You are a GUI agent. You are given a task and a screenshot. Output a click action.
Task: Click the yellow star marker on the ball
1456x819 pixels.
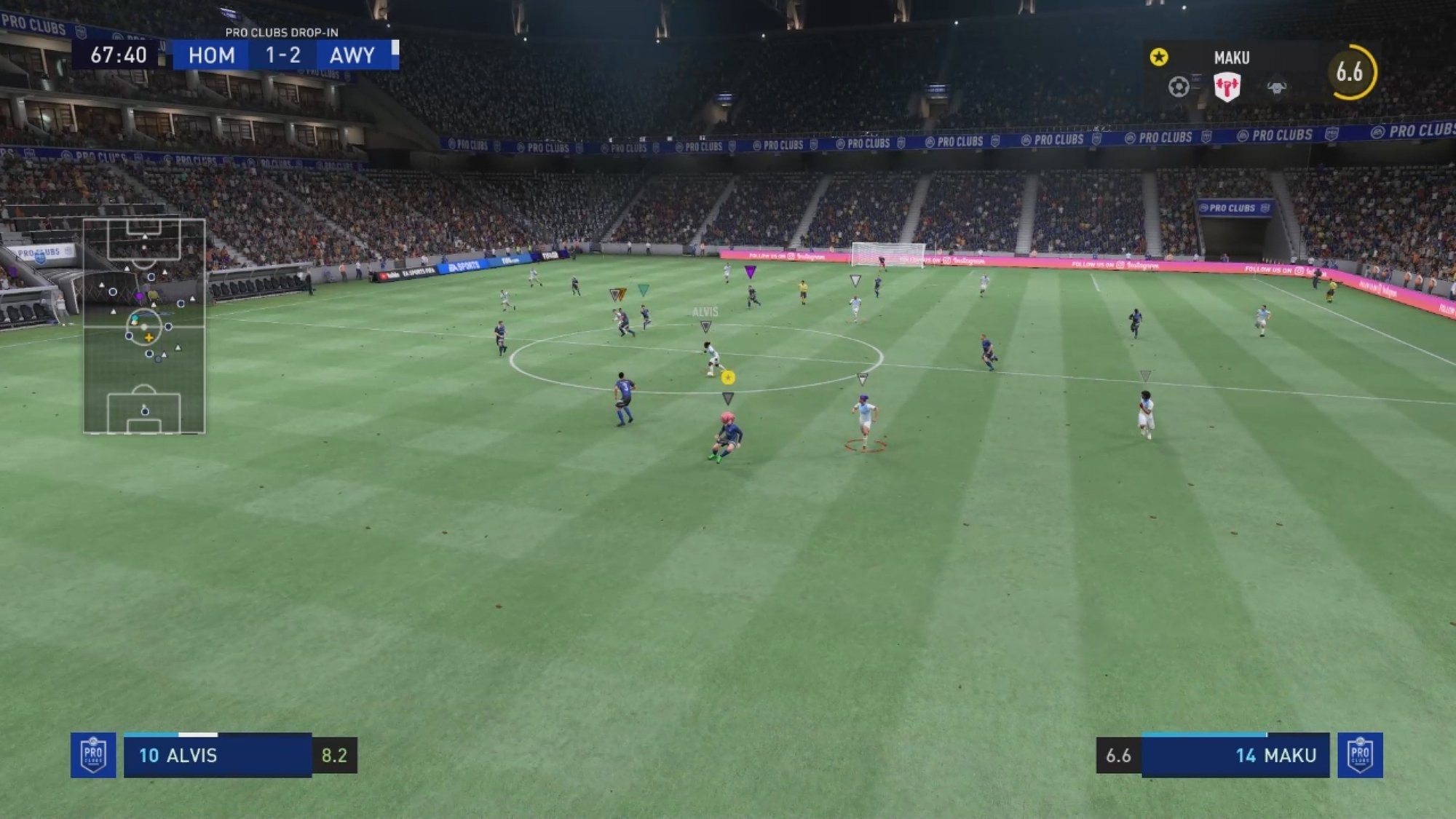click(728, 377)
